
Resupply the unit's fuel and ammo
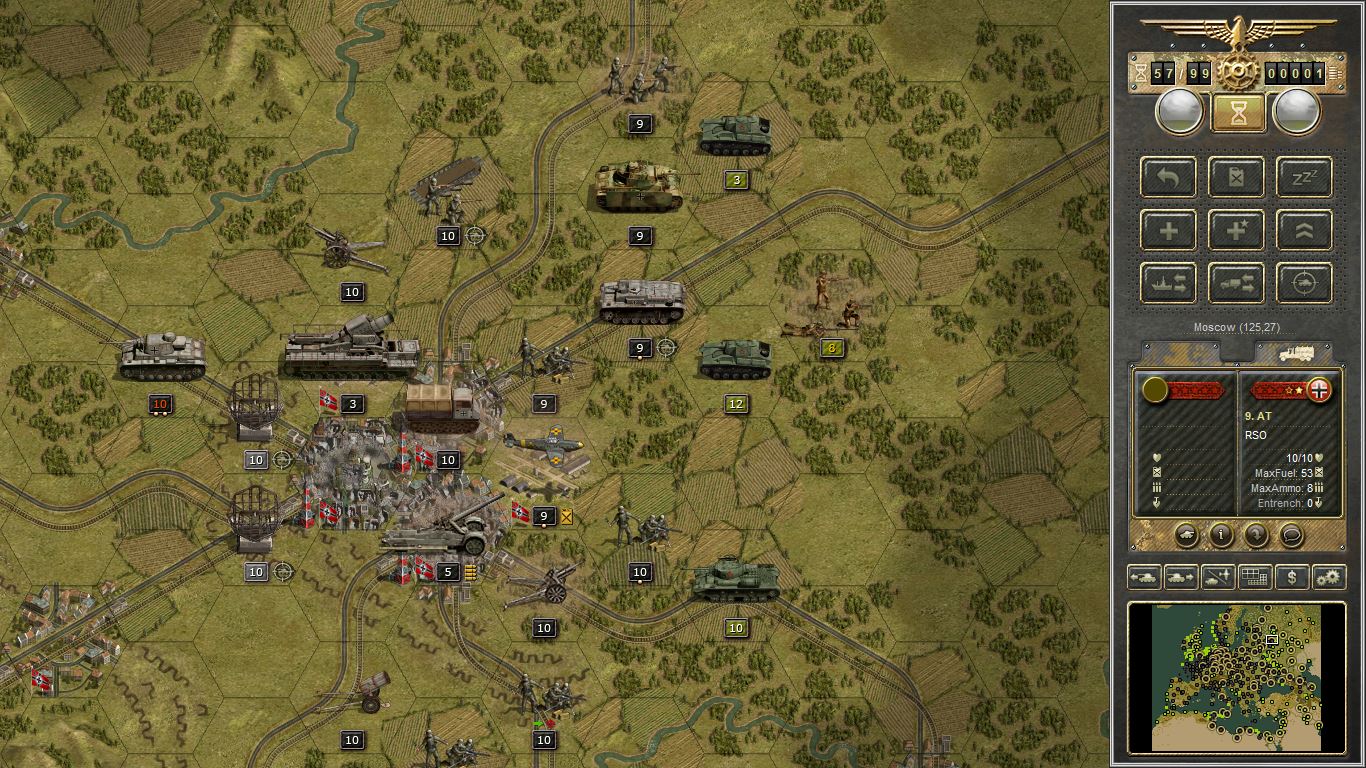point(1236,178)
